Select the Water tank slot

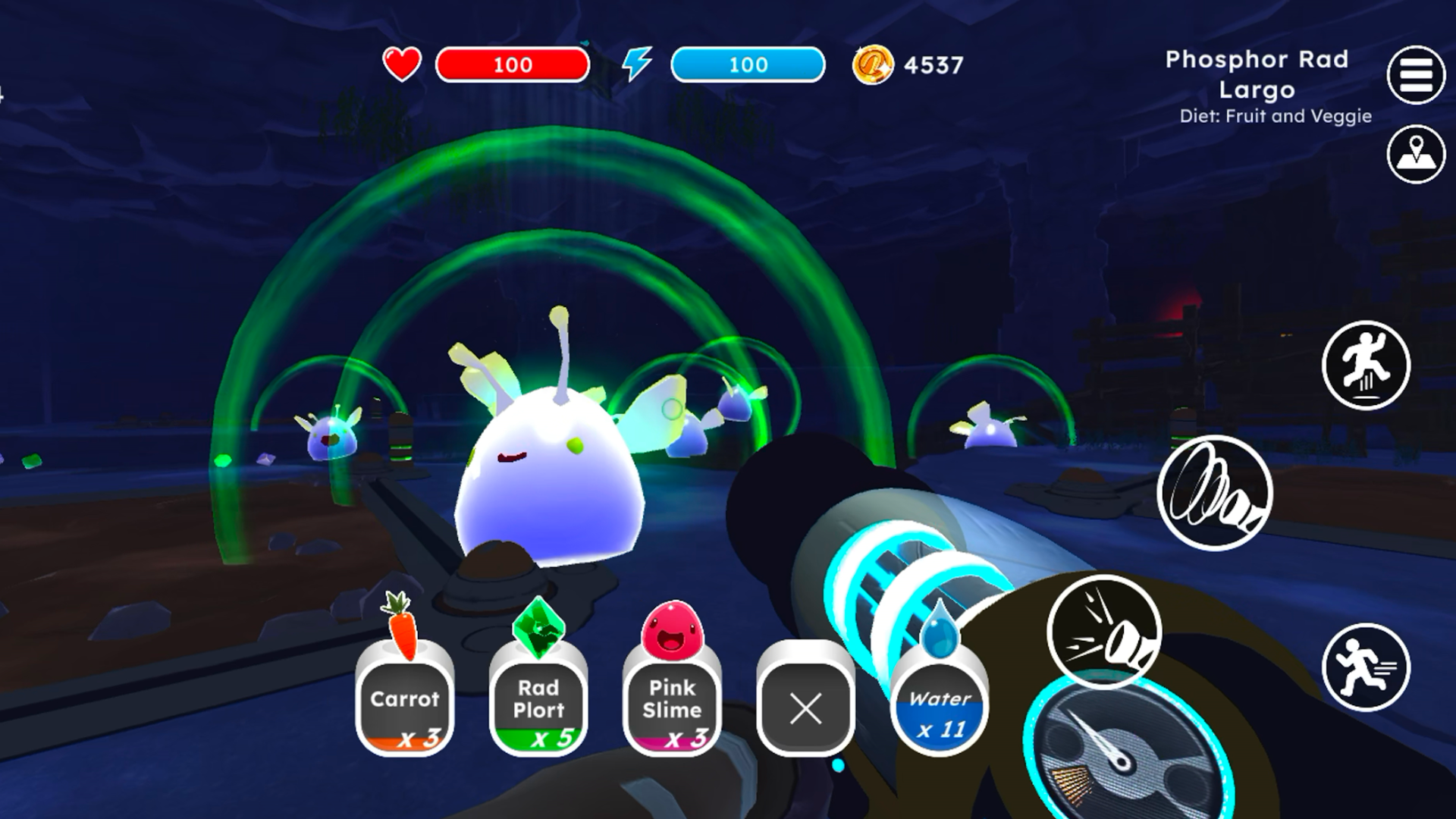940,709
